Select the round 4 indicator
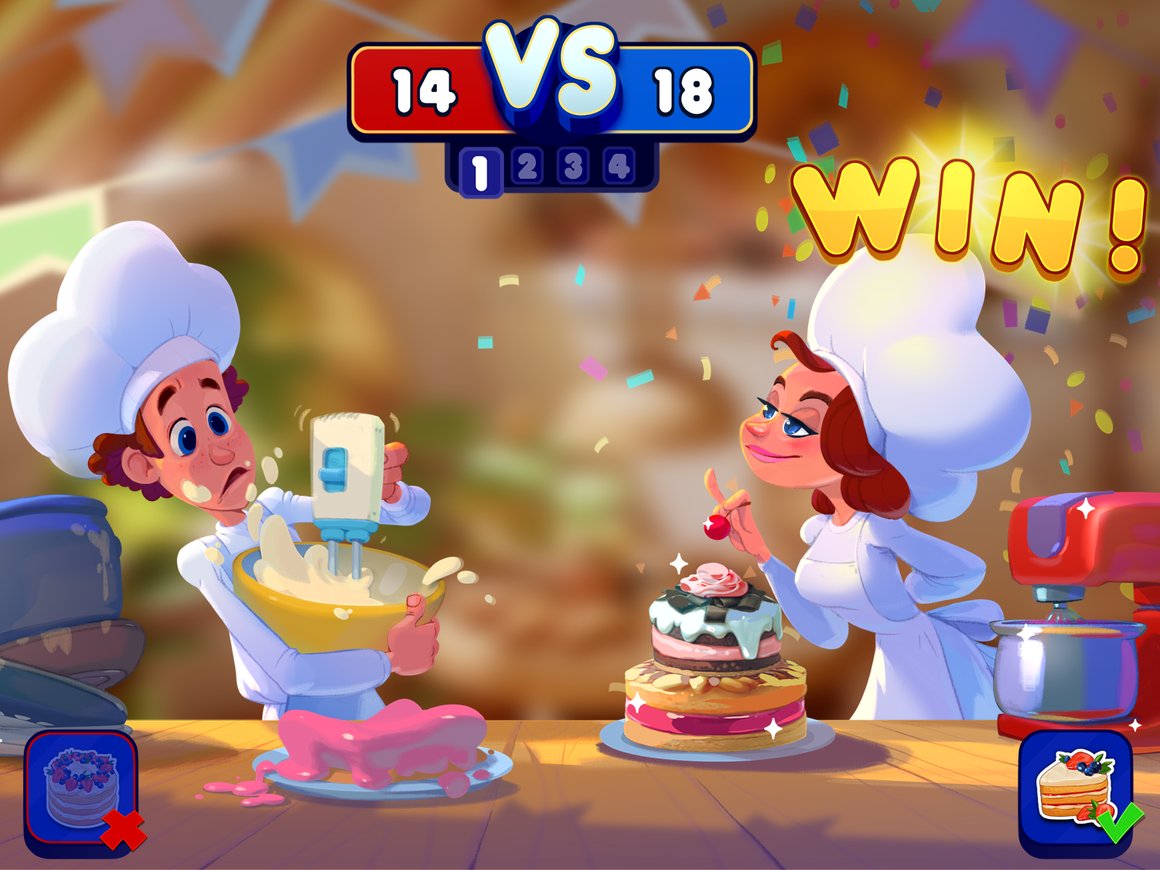This screenshot has height=870, width=1160. point(619,168)
